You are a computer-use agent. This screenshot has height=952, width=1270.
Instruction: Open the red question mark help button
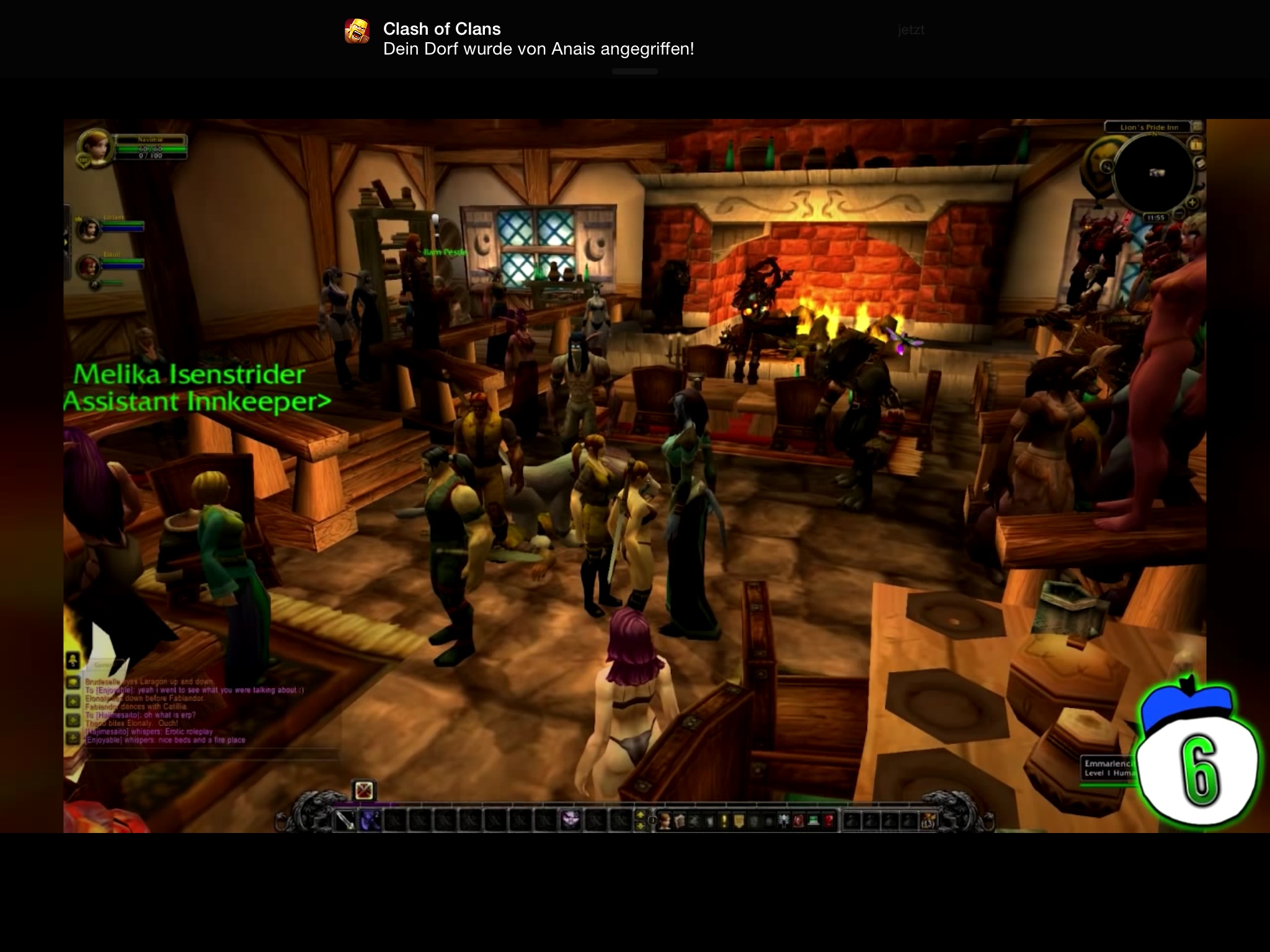[828, 821]
